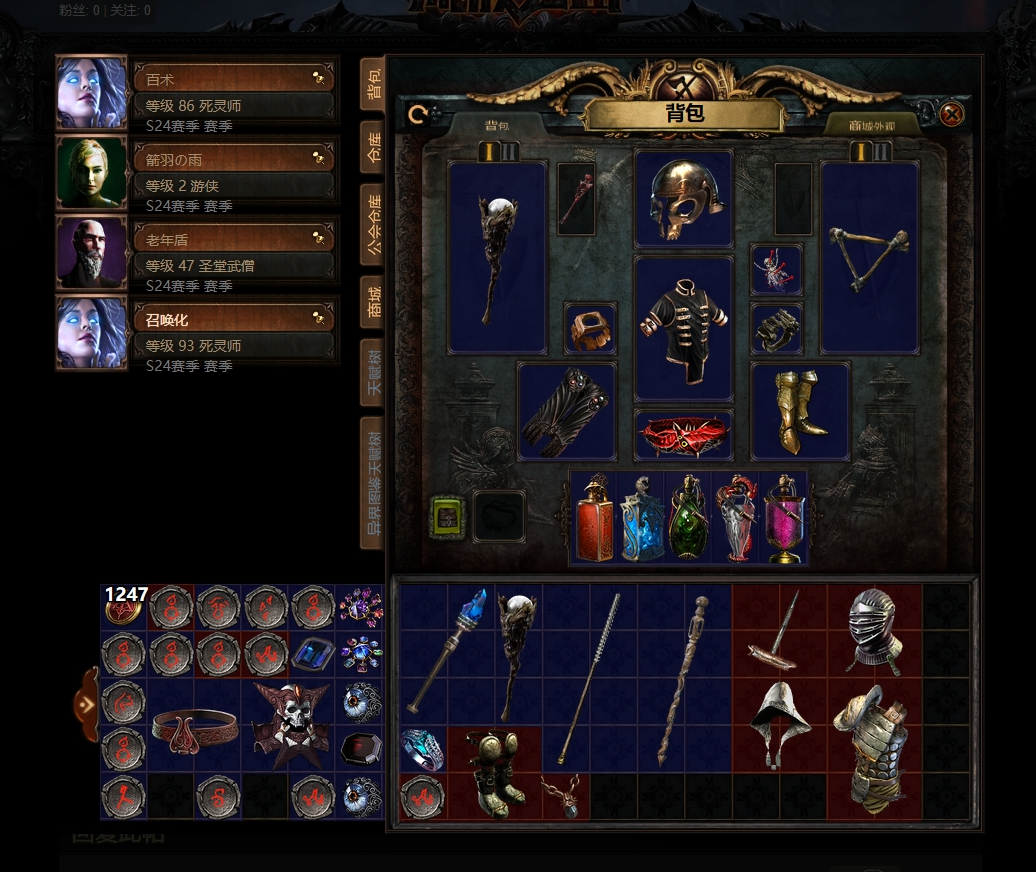Show the 异界图鉴天赋树 side tab
Screen dimensions: 1036x872
(373, 482)
